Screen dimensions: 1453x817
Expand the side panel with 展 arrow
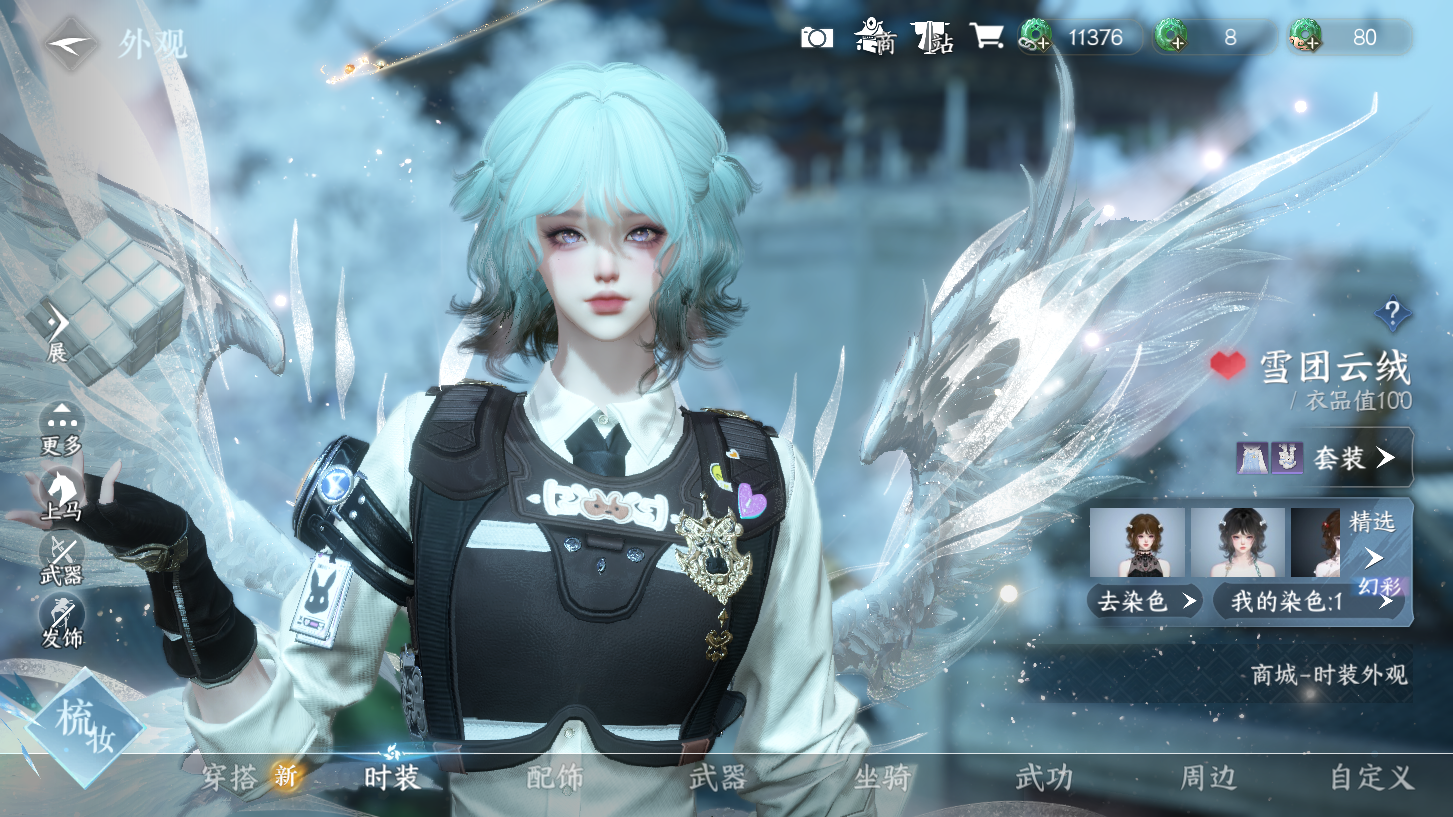click(58, 328)
